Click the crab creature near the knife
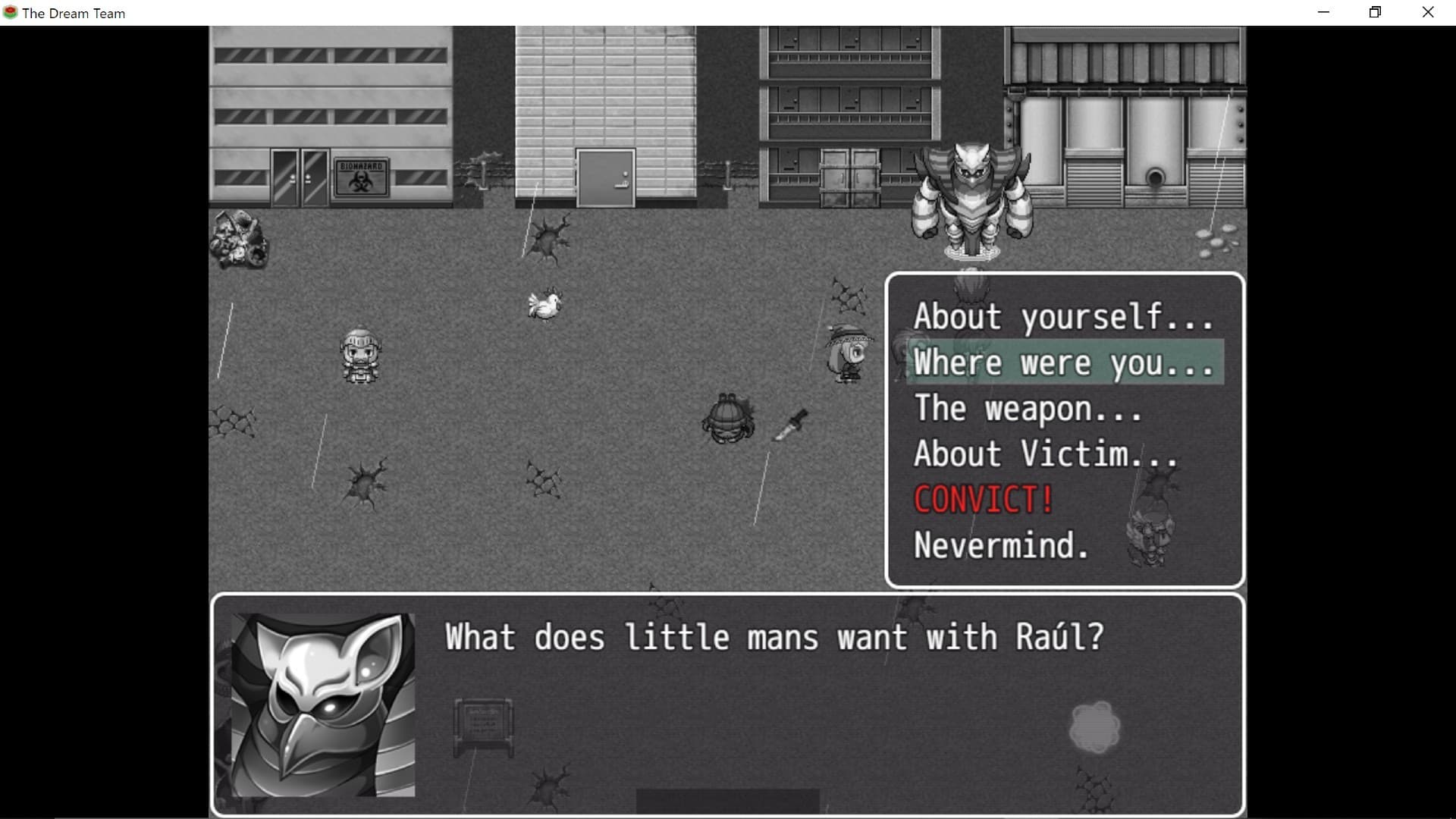The width and height of the screenshot is (1456, 819). [726, 419]
